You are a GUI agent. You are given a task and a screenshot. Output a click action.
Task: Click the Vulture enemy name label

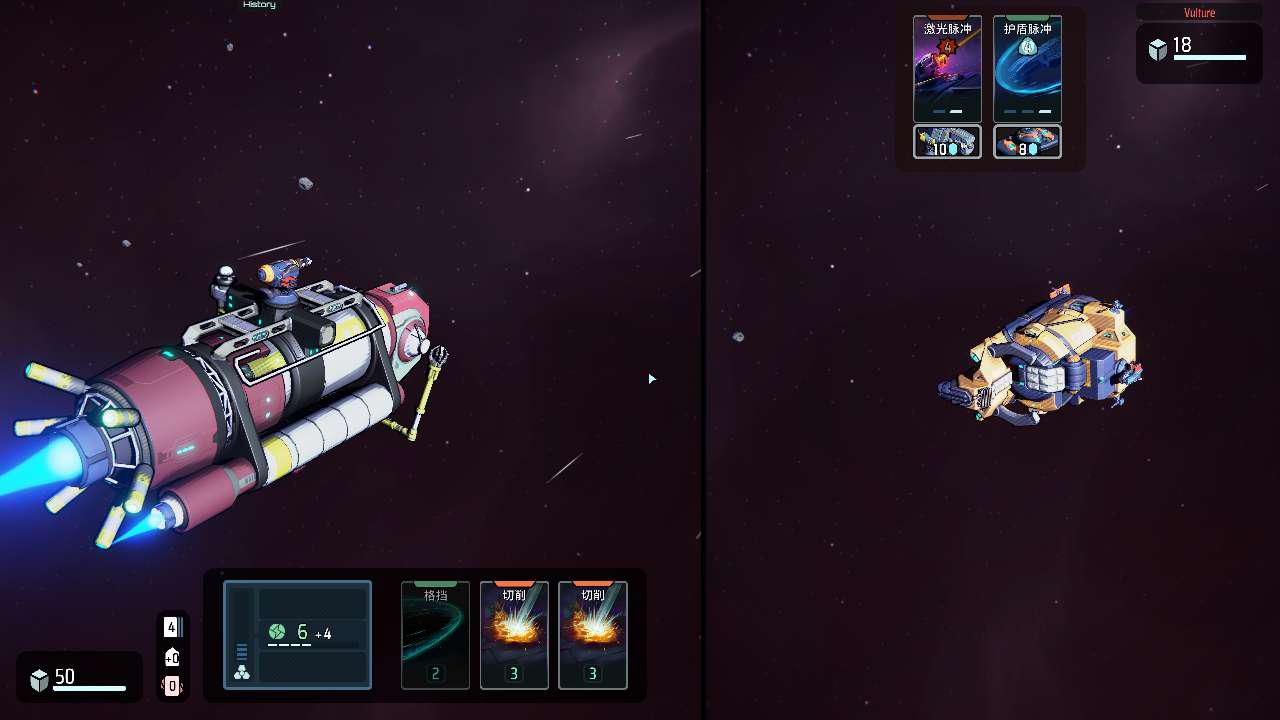tap(1199, 13)
